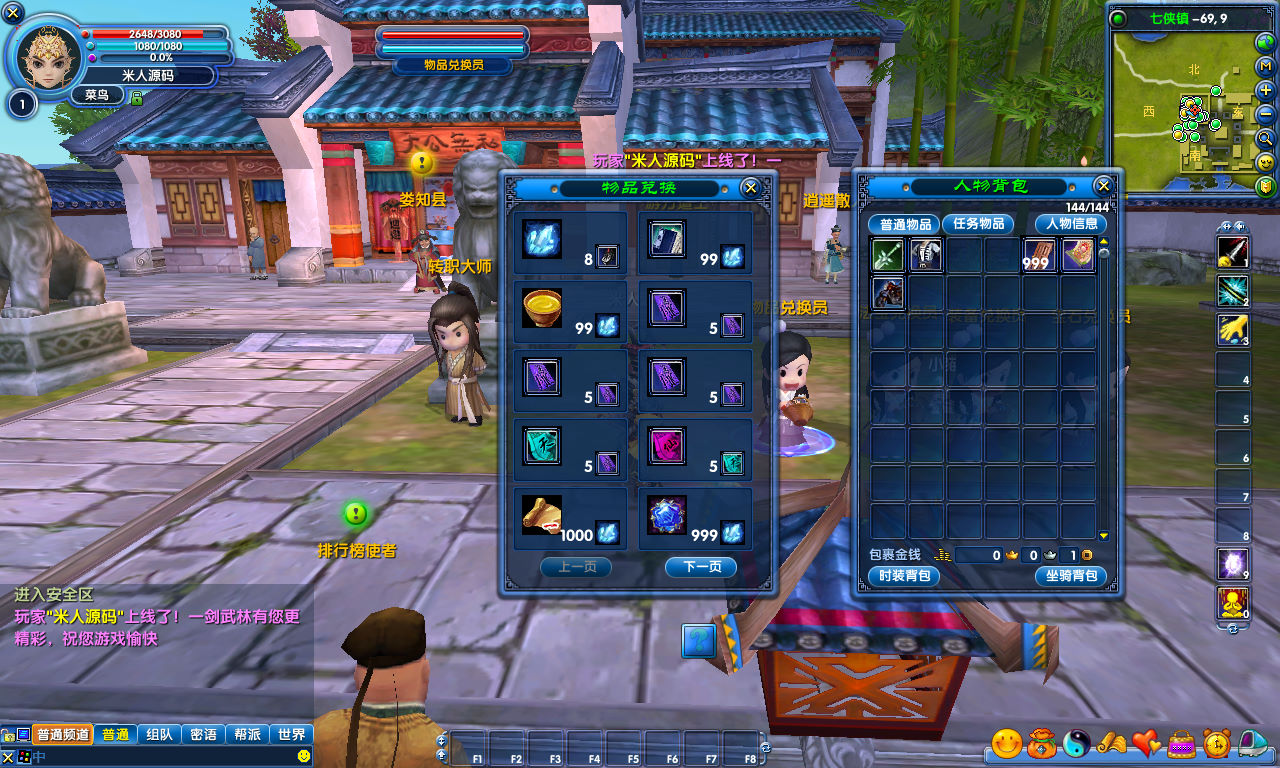Select the green sword in the backpack
The height and width of the screenshot is (768, 1280).
888,256
